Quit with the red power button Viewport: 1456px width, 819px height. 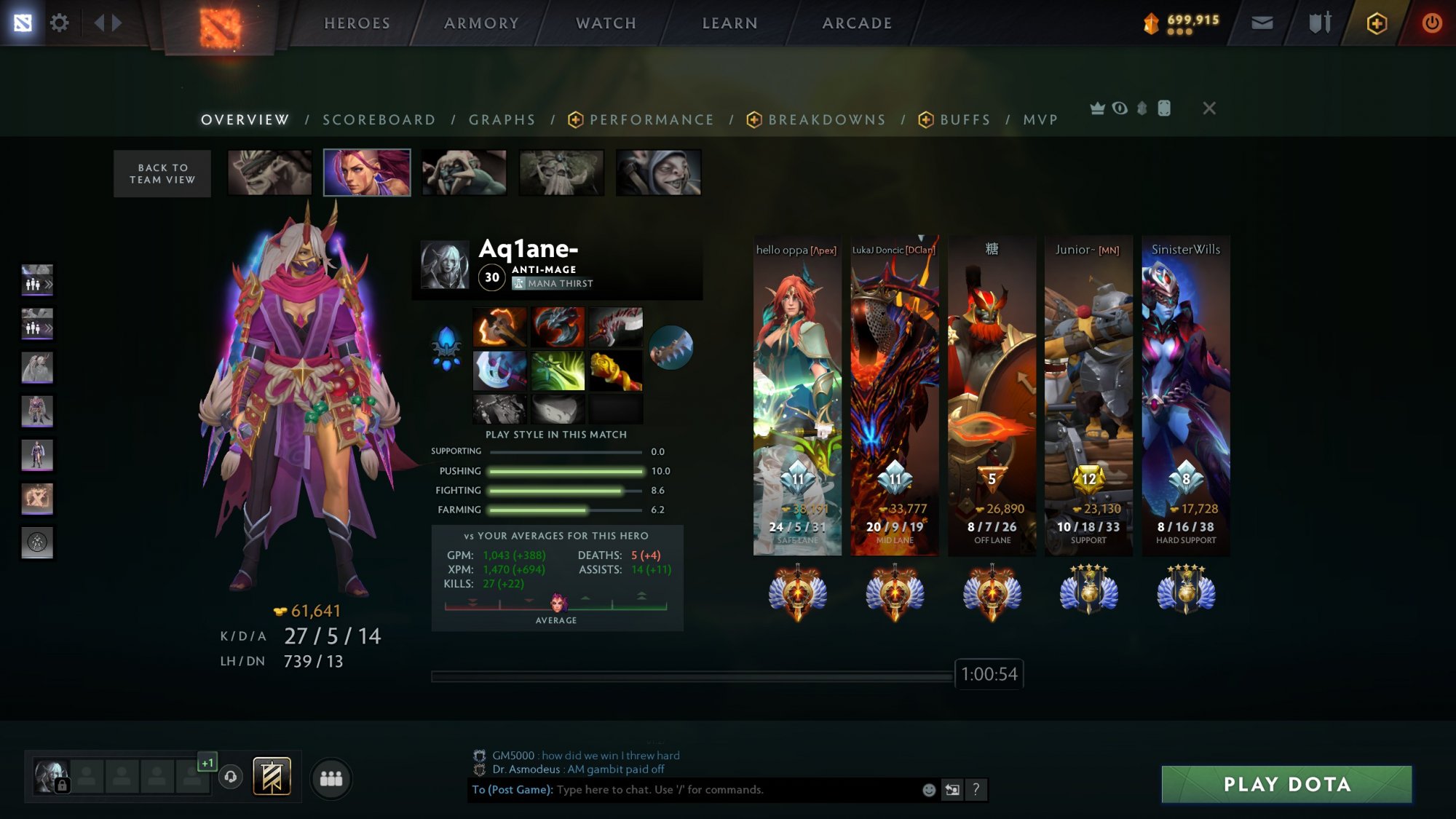click(x=1431, y=23)
